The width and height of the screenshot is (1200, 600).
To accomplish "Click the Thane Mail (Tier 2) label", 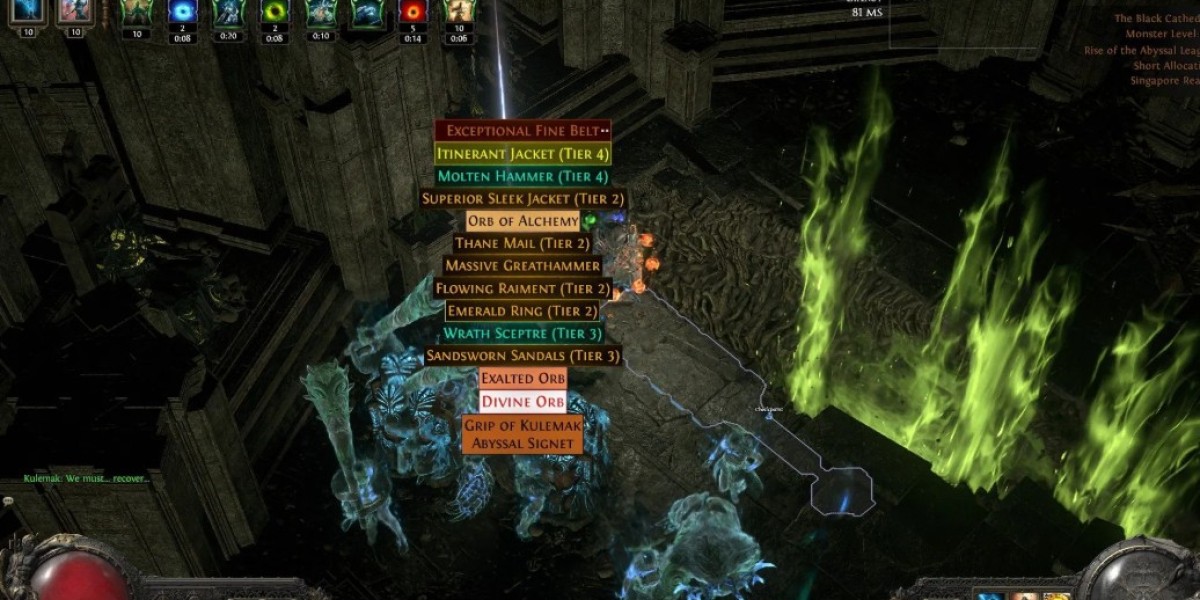I will coord(523,243).
